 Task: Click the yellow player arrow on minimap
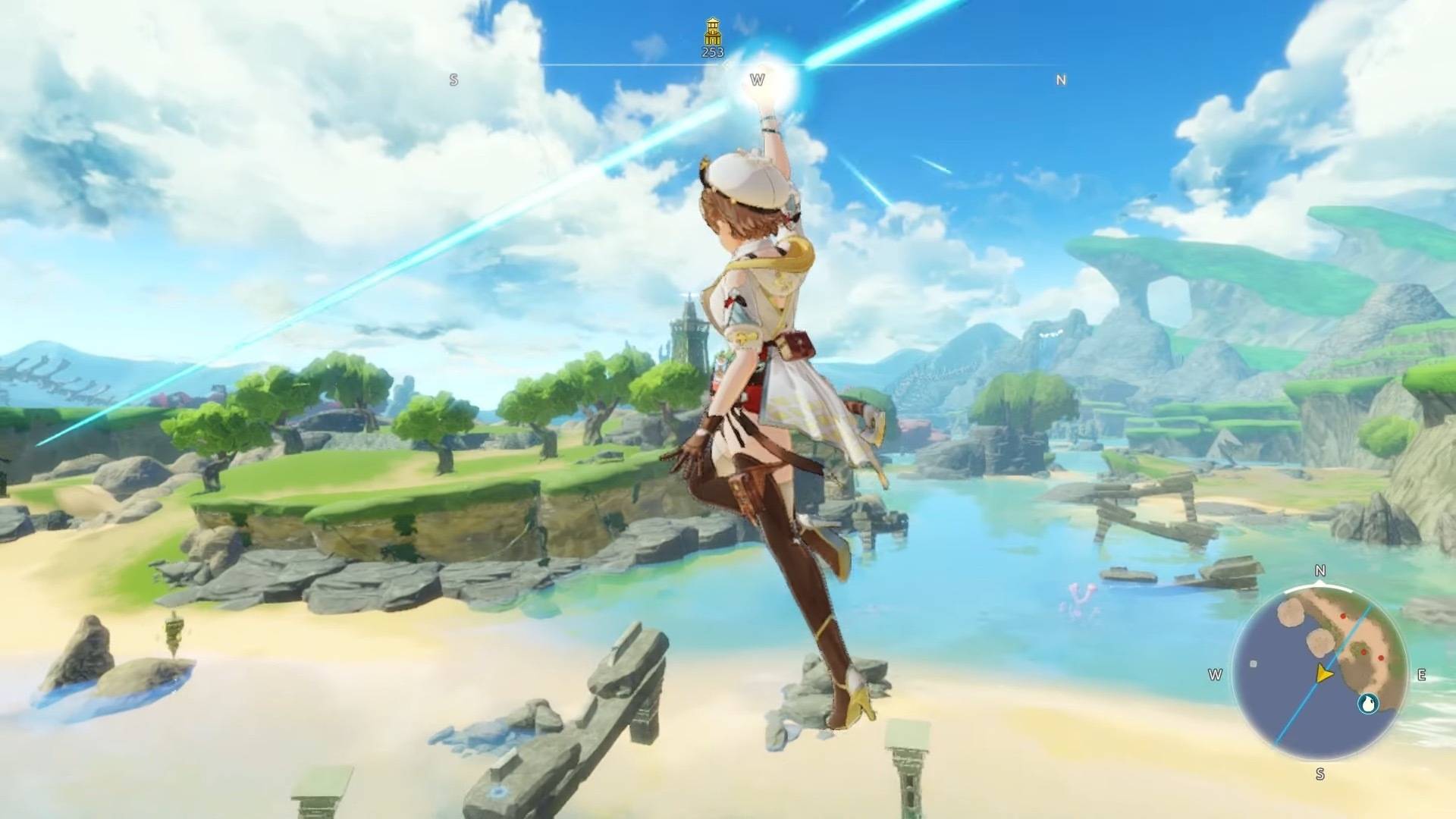pos(1324,673)
